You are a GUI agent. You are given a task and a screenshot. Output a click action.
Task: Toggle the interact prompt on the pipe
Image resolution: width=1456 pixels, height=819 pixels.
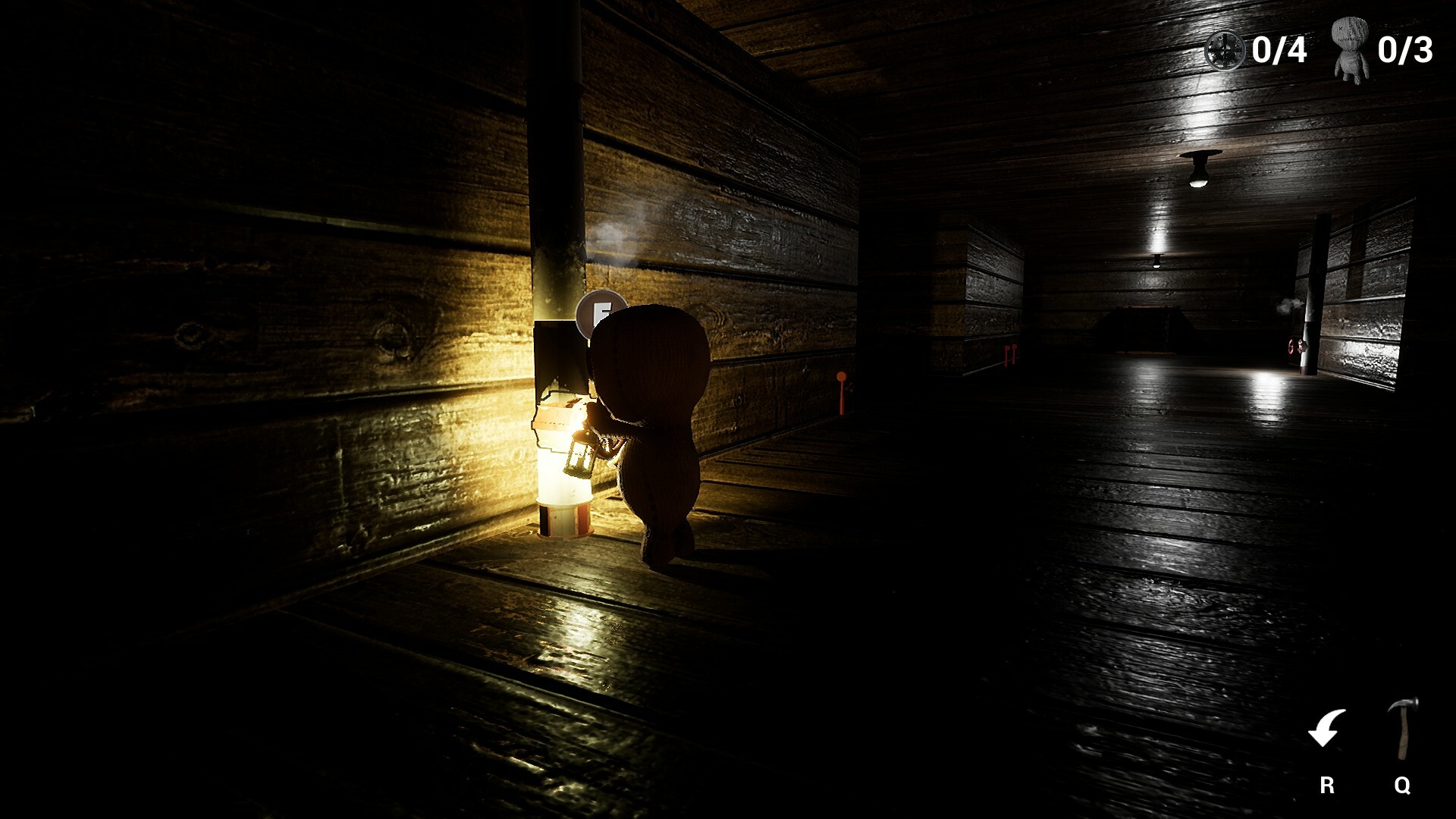599,310
